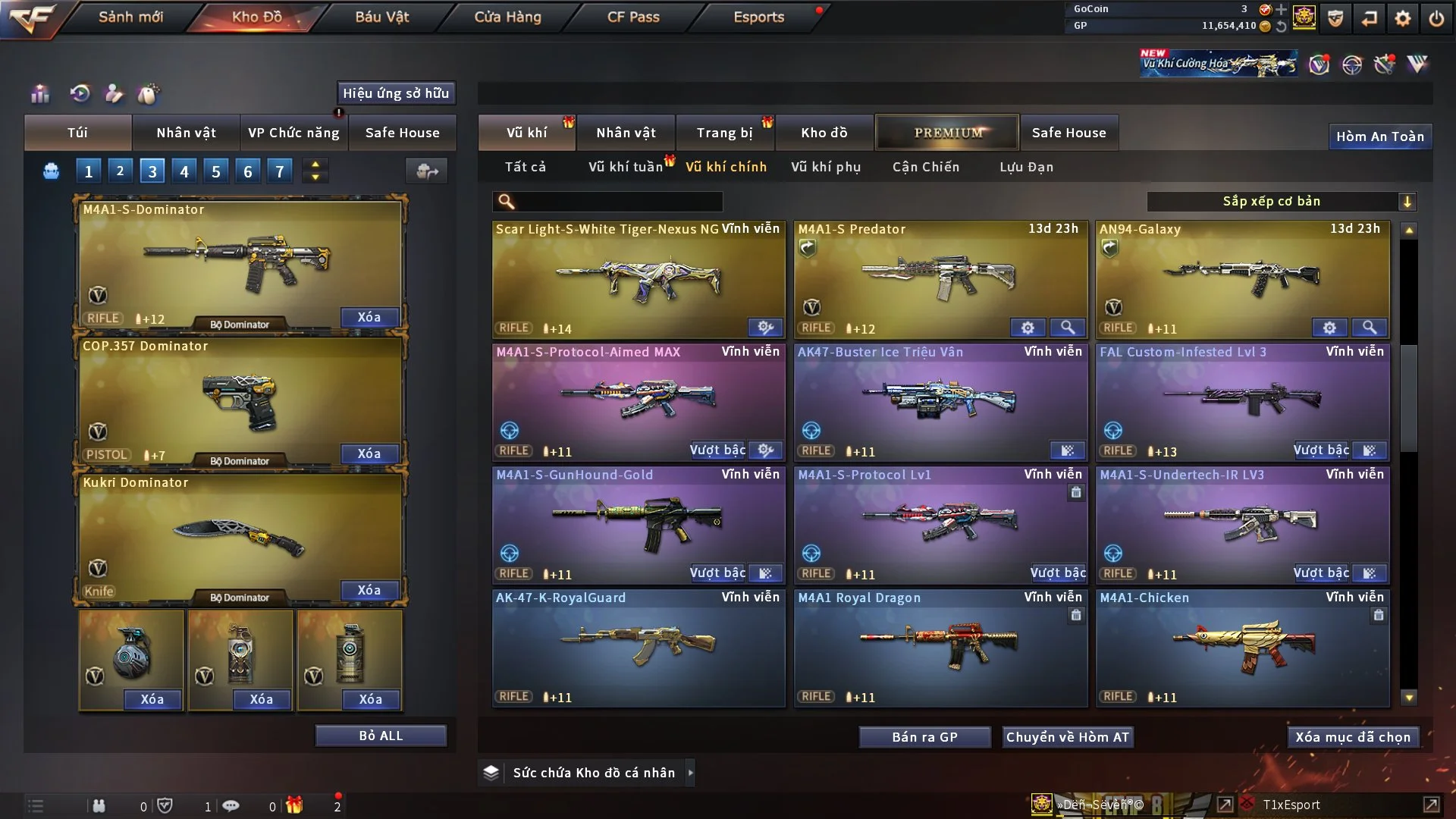Select bag preset number 5
The image size is (1456, 819).
(x=215, y=171)
